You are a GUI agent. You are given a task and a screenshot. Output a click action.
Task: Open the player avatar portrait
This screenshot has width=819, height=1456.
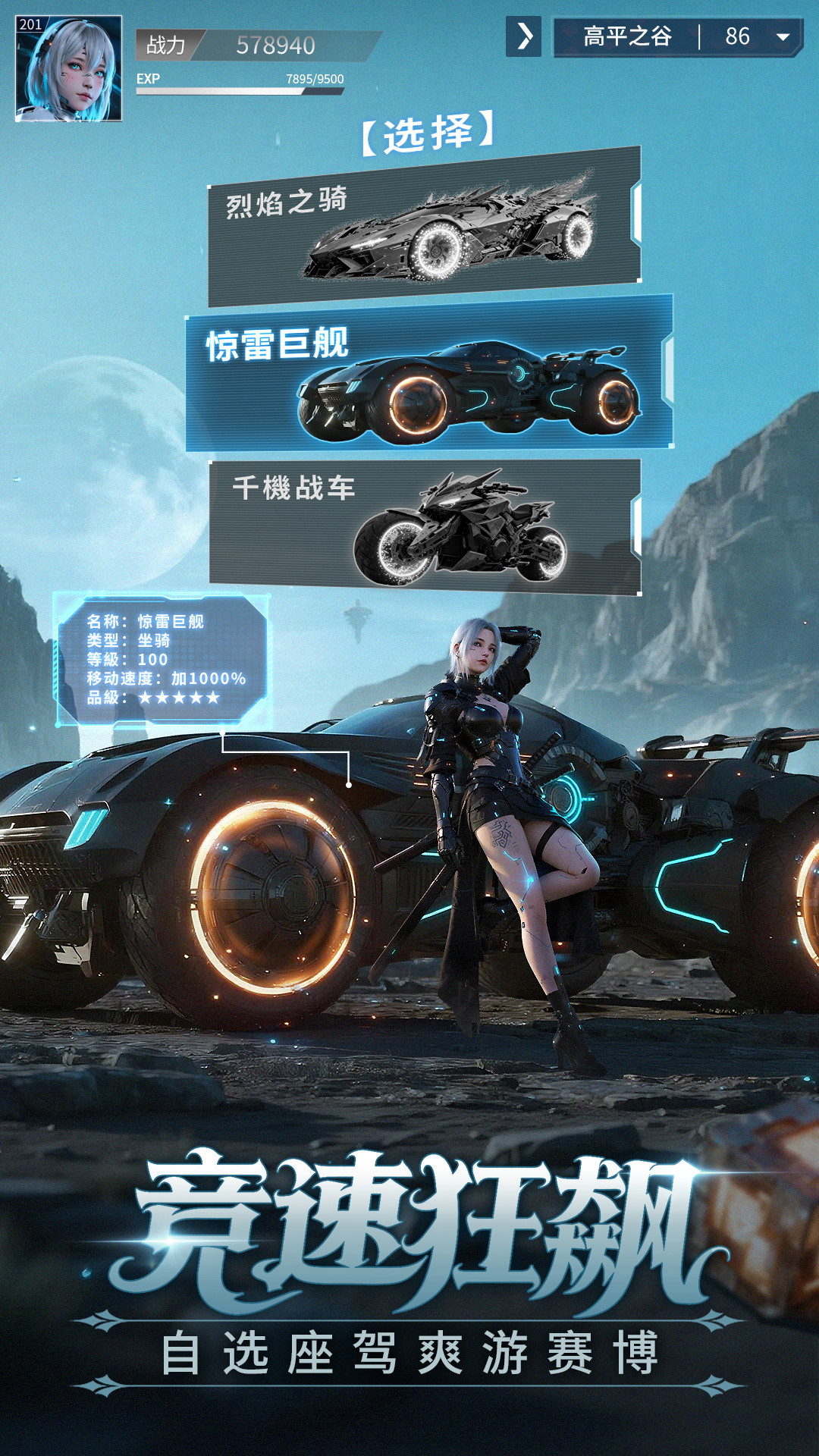pyautogui.click(x=68, y=68)
